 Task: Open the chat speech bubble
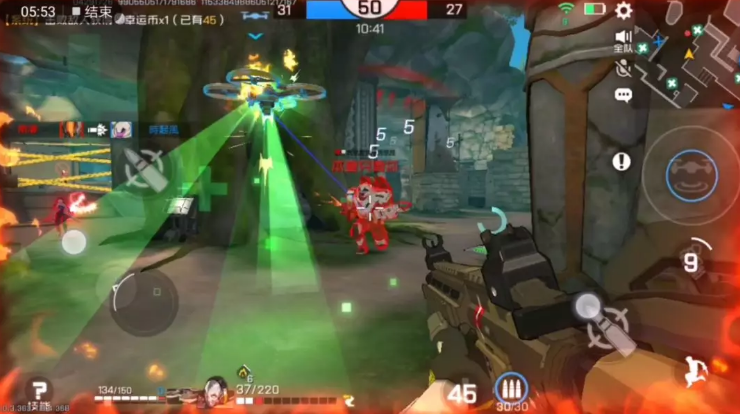[x=623, y=95]
